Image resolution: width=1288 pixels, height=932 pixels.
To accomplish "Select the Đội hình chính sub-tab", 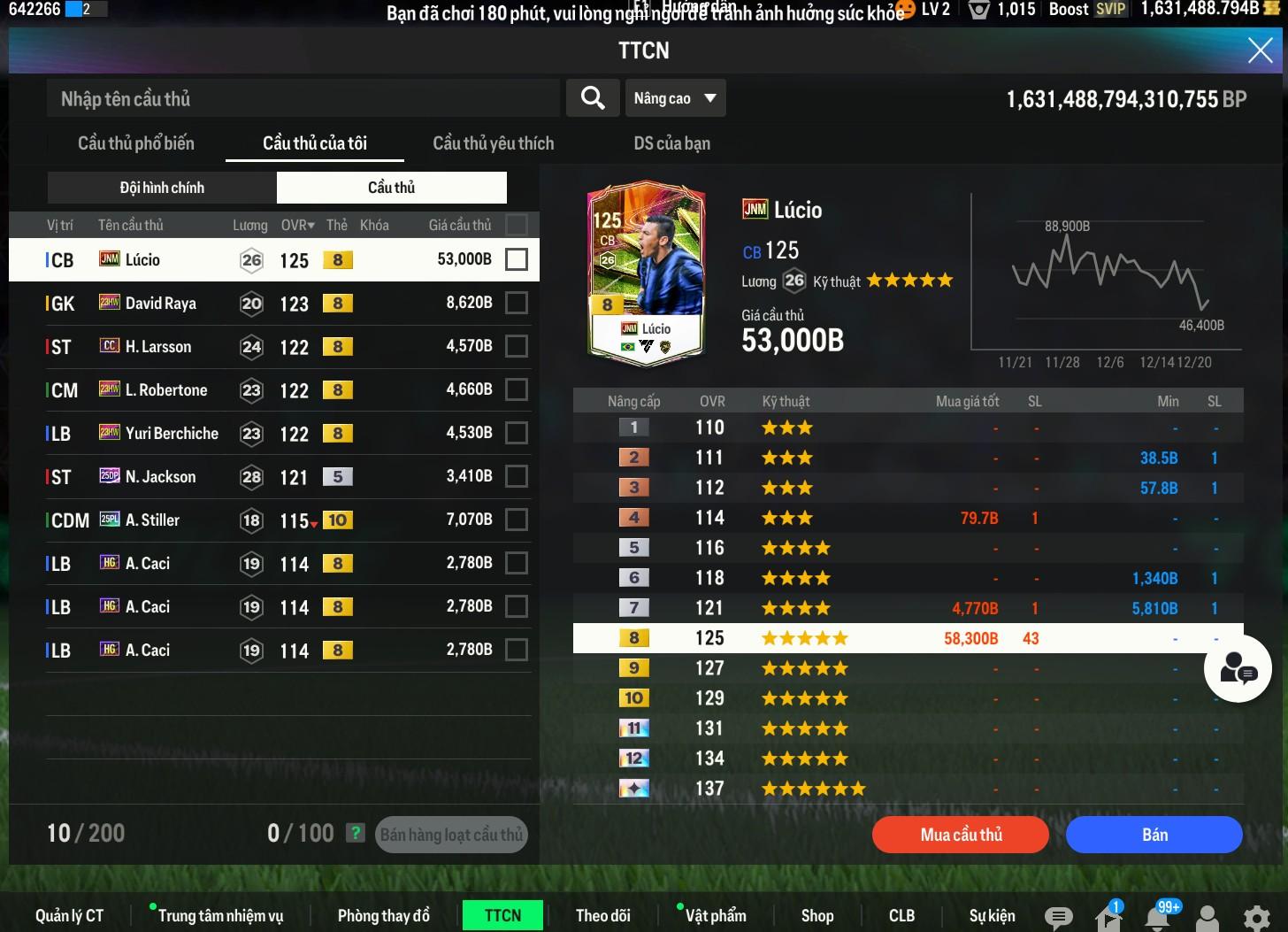I will tap(162, 188).
